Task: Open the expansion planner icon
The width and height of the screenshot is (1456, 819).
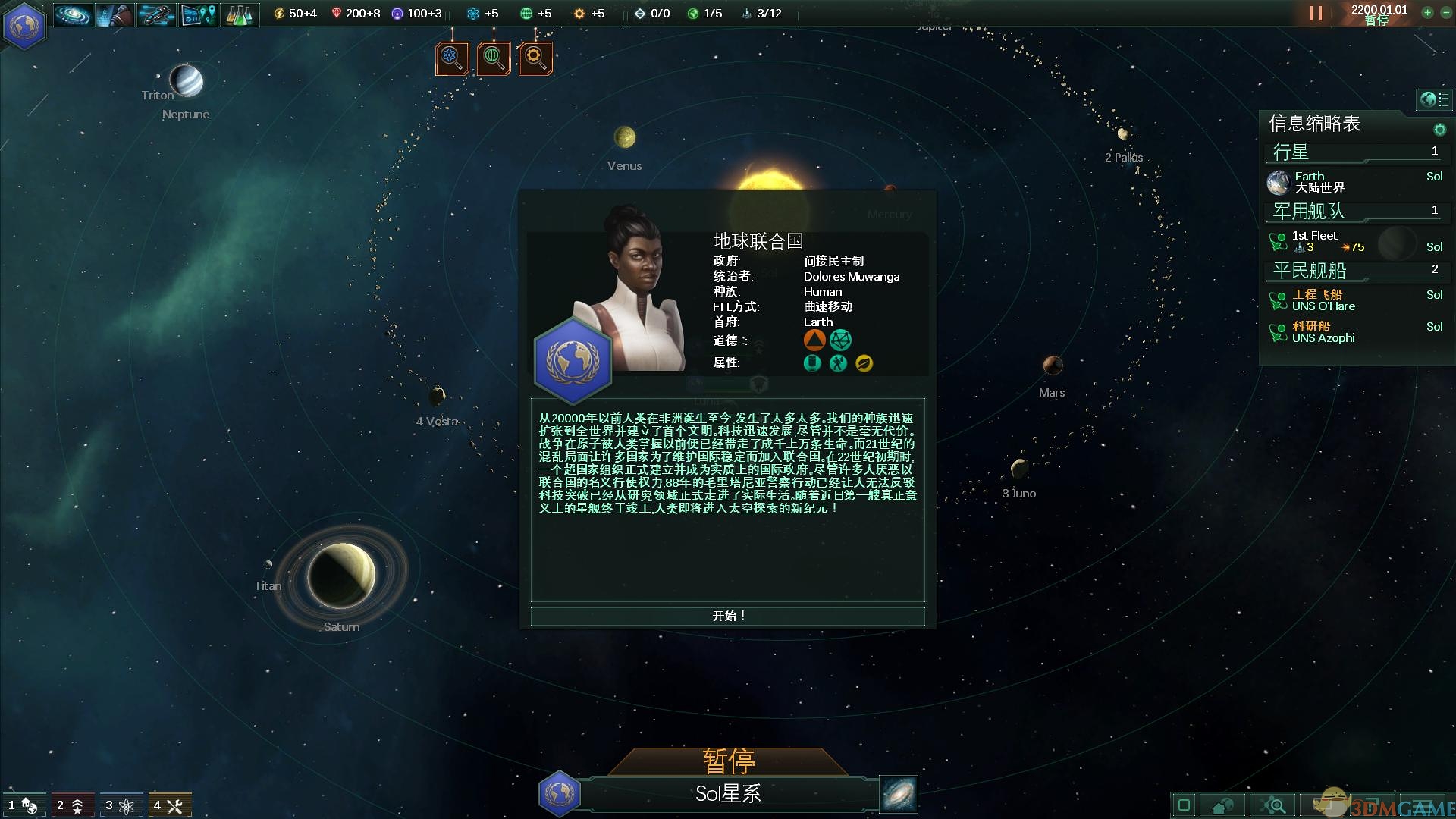Action: pos(198,14)
